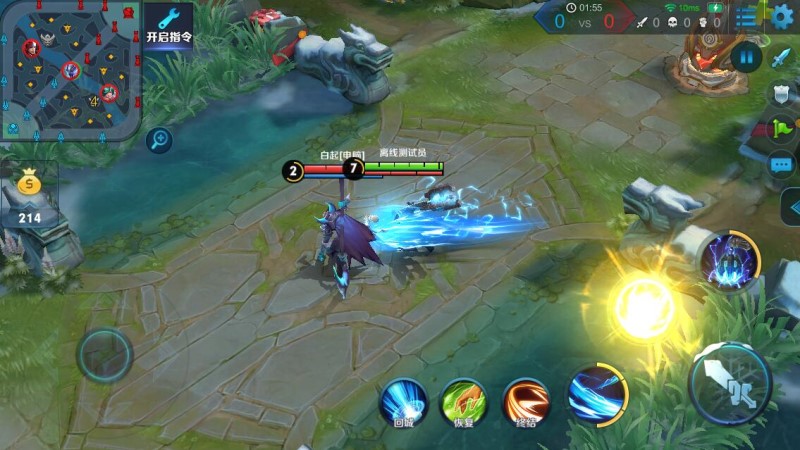This screenshot has height=450, width=800.
Task: Show the scoreboard list
Action: [x=747, y=16]
